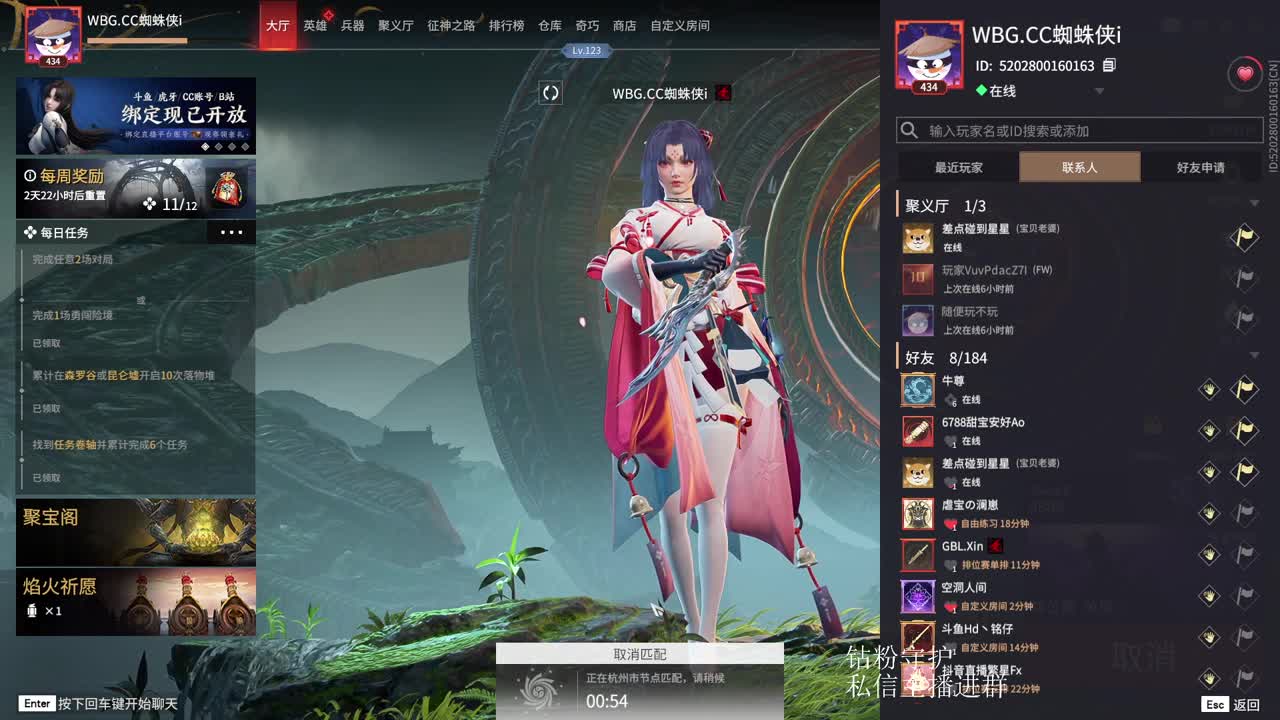Click the yellow flag invite icon beside 牛尊
The image size is (1280, 720).
pyautogui.click(x=1243, y=389)
